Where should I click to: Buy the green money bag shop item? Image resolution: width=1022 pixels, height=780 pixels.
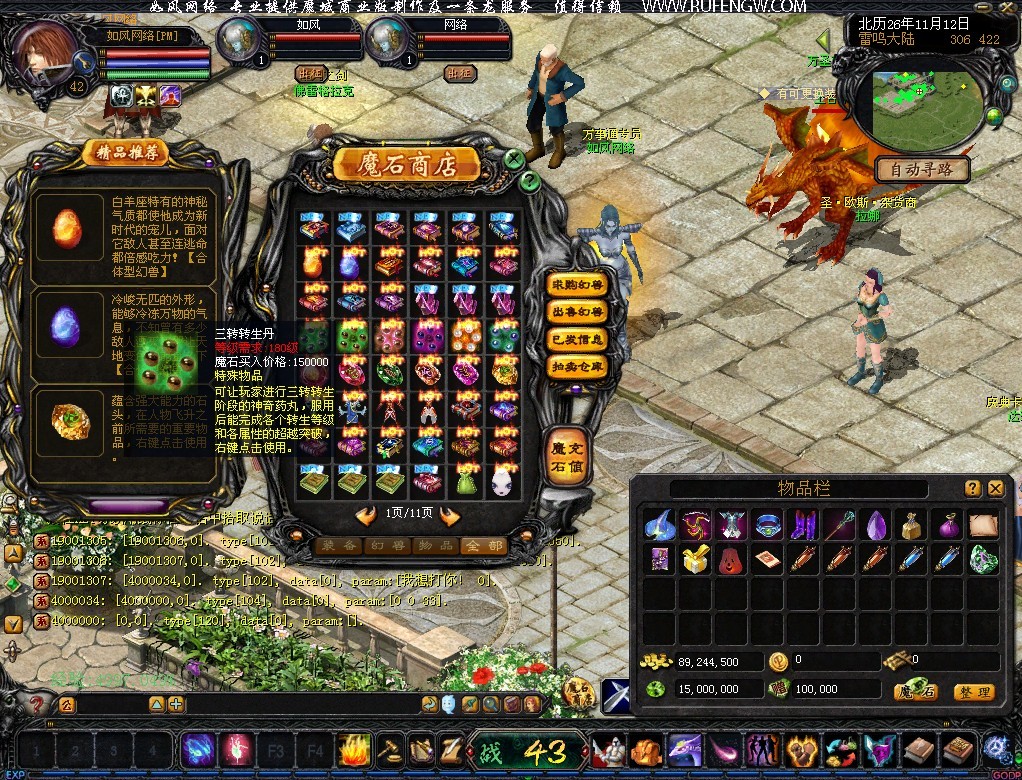[465, 481]
